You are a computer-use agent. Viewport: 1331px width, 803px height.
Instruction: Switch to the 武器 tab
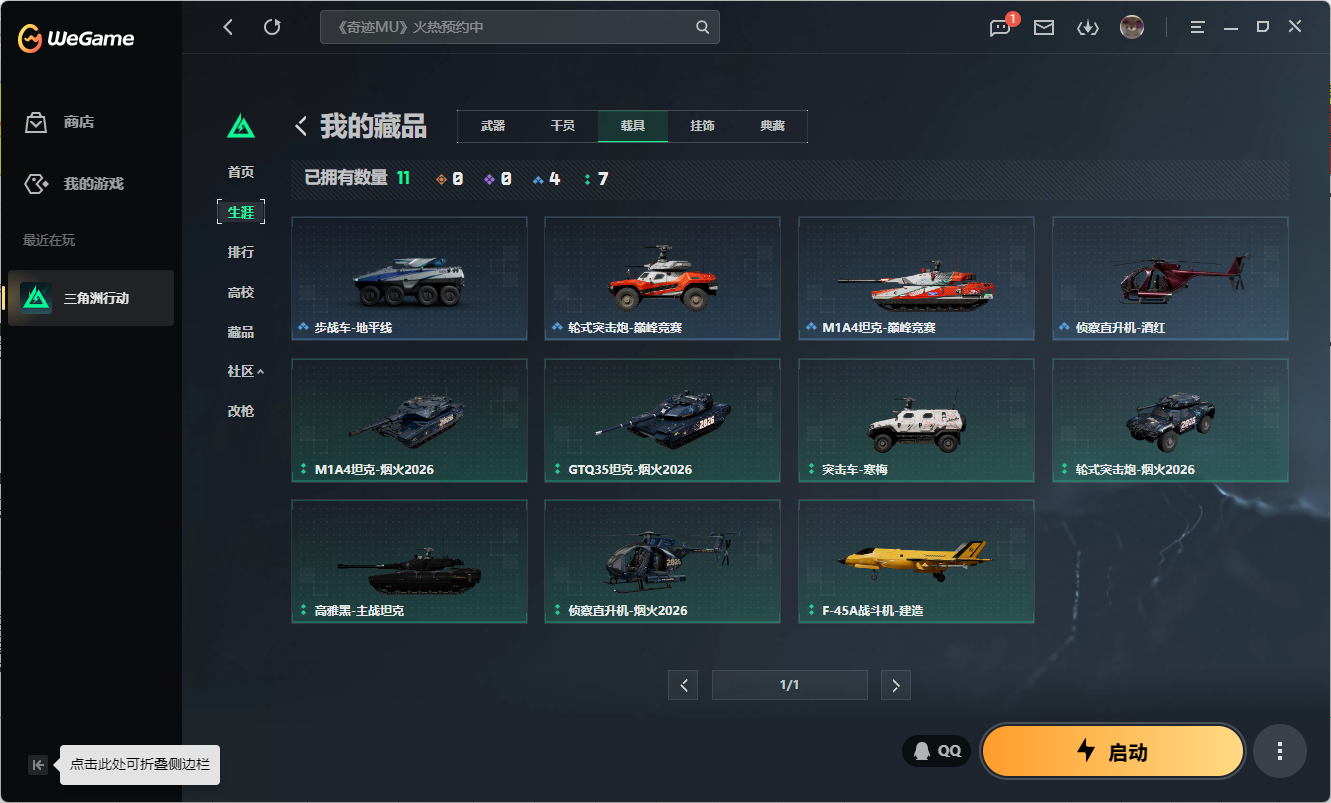click(x=494, y=126)
